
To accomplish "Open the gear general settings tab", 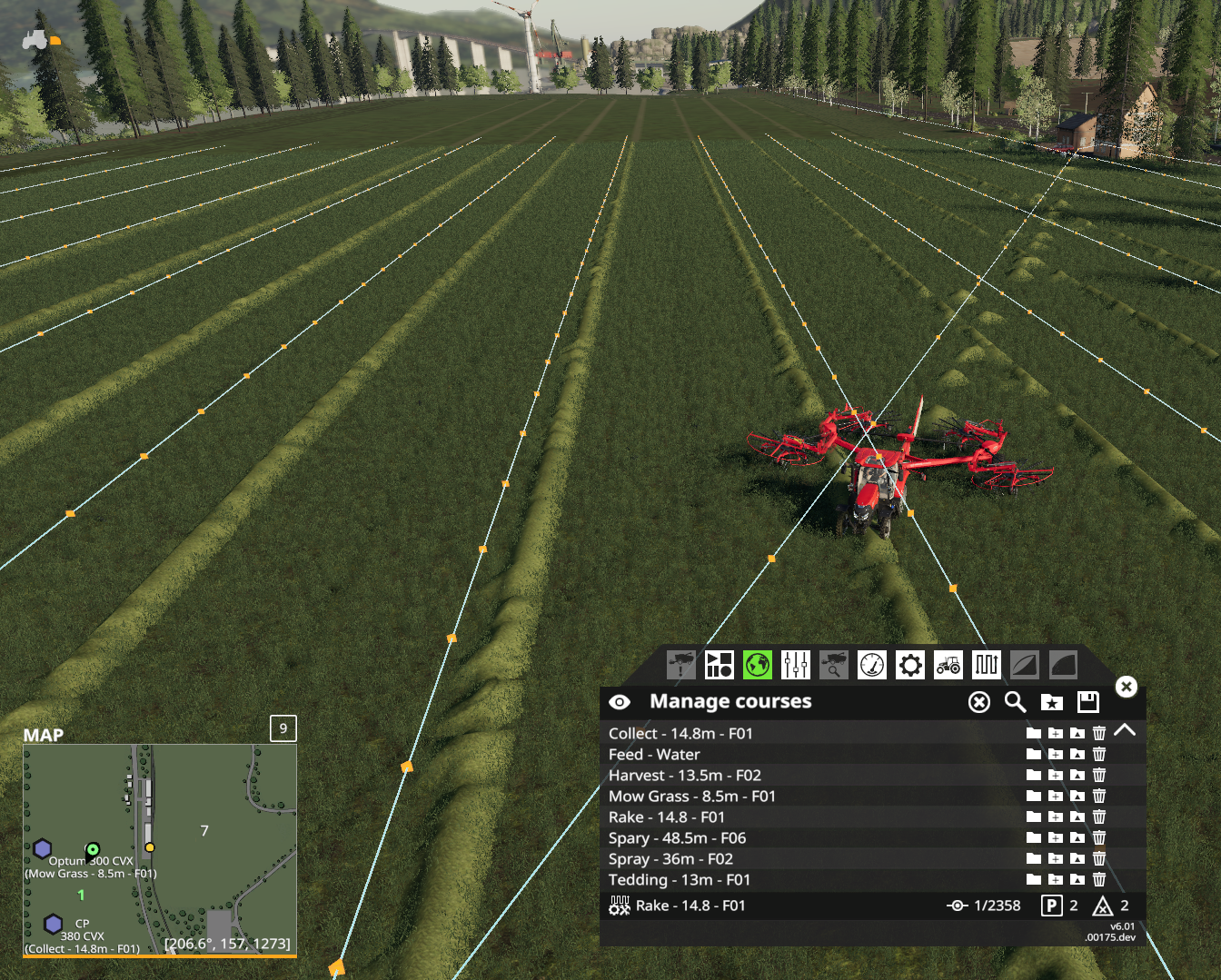I will coord(909,665).
